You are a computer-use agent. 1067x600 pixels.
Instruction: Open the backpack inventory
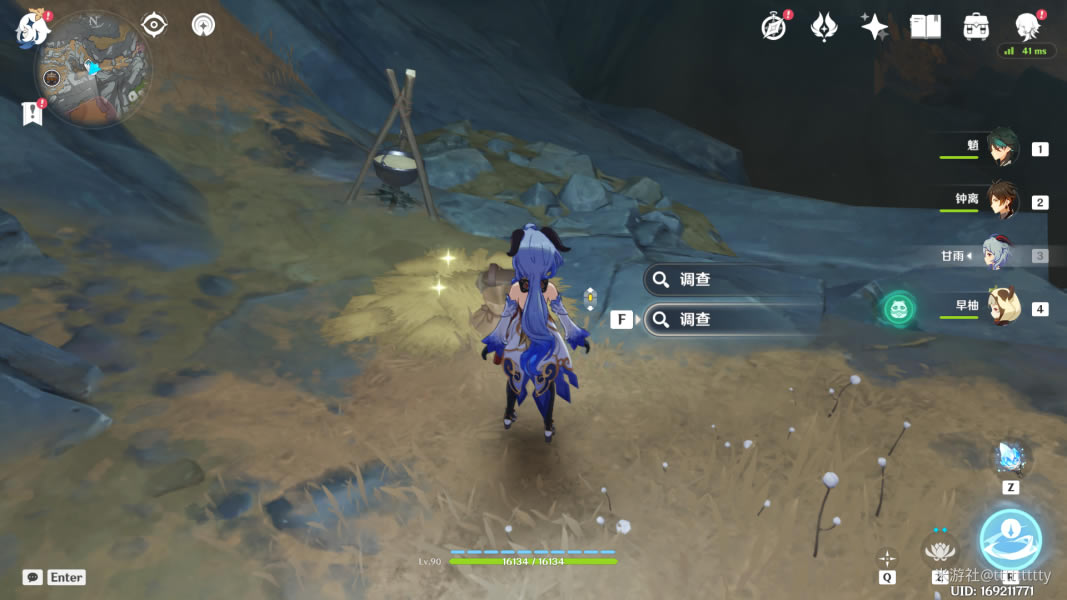(976, 27)
